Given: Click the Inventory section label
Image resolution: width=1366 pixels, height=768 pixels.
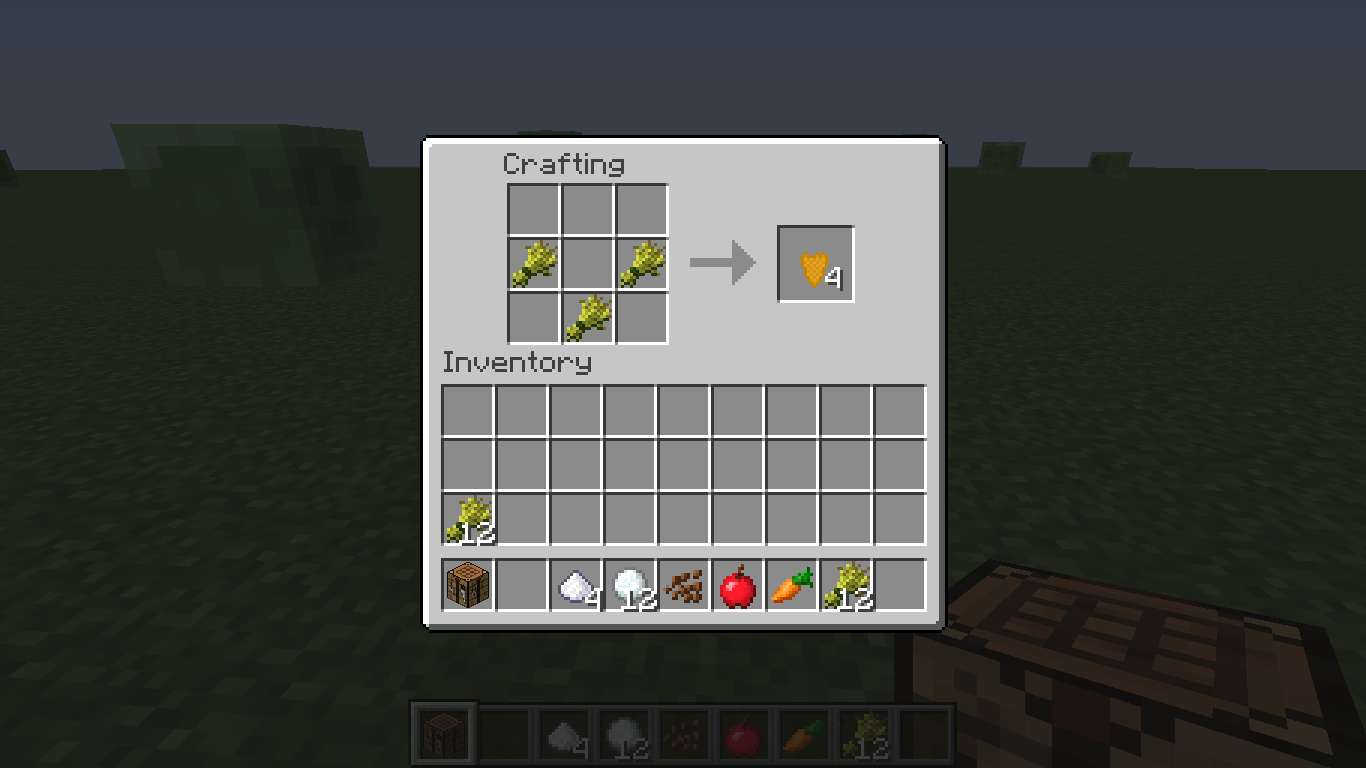Looking at the screenshot, I should point(518,363).
